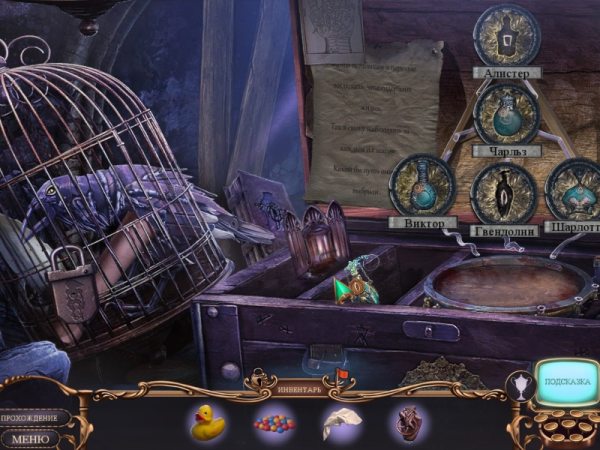
Task: Choose the brown carved figurine item
Action: point(404,422)
